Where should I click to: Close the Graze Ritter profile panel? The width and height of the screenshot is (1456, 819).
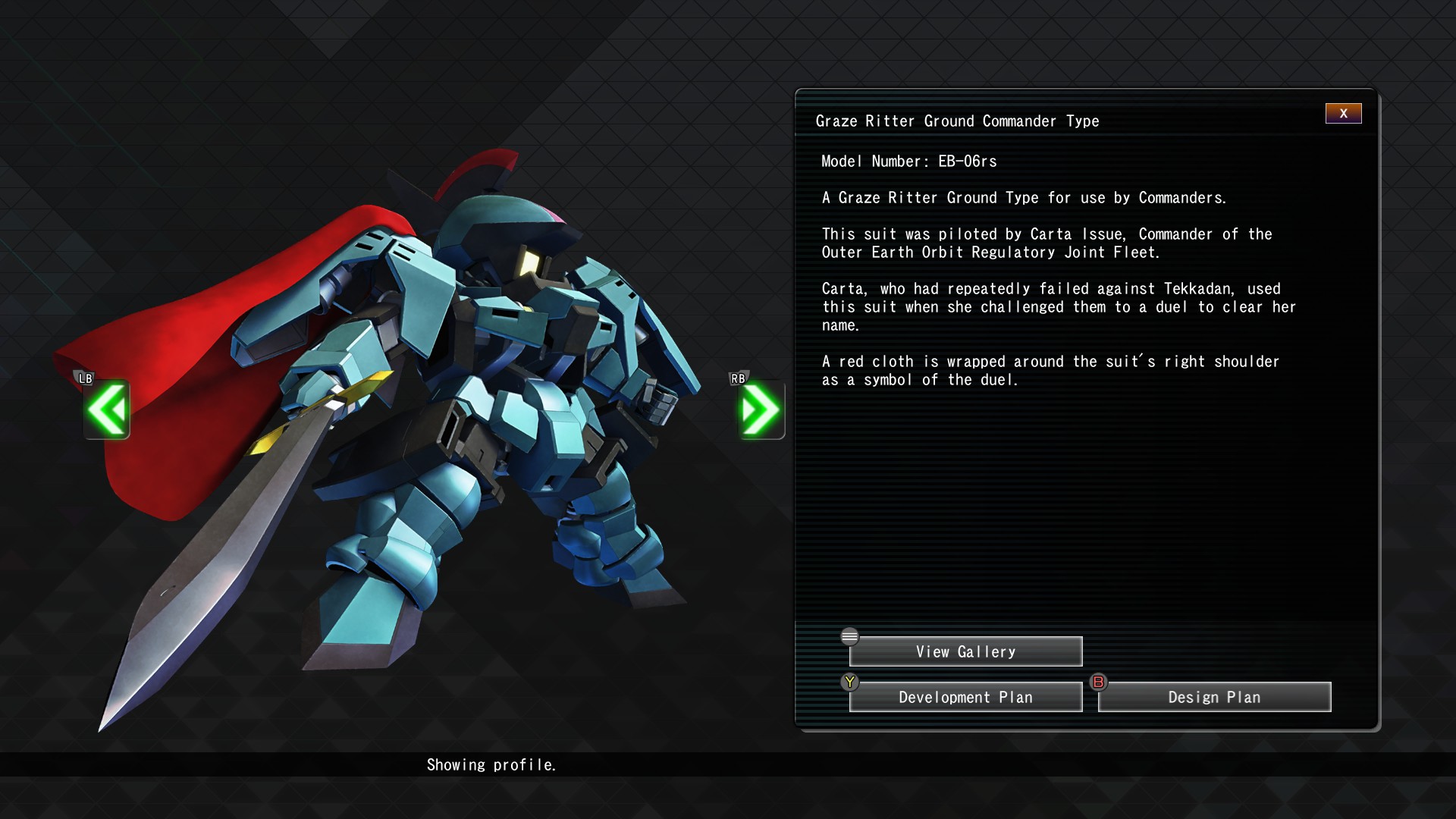point(1343,114)
